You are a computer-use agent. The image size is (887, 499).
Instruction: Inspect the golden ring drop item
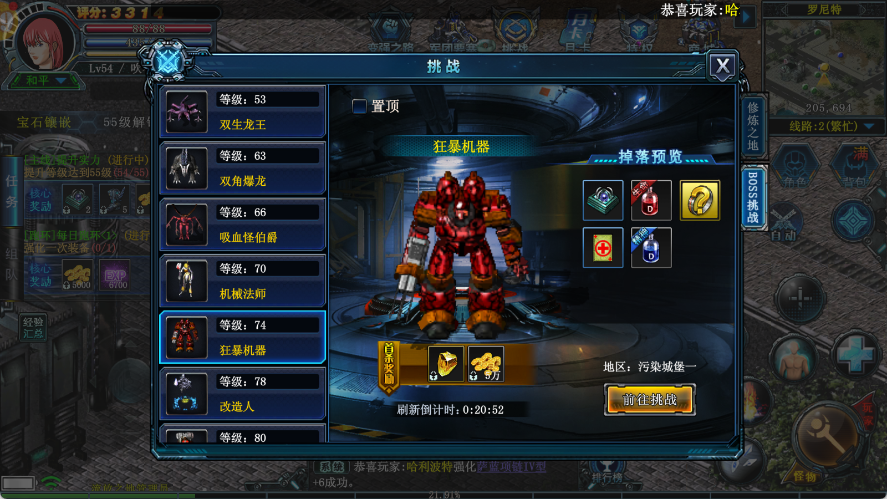(700, 200)
